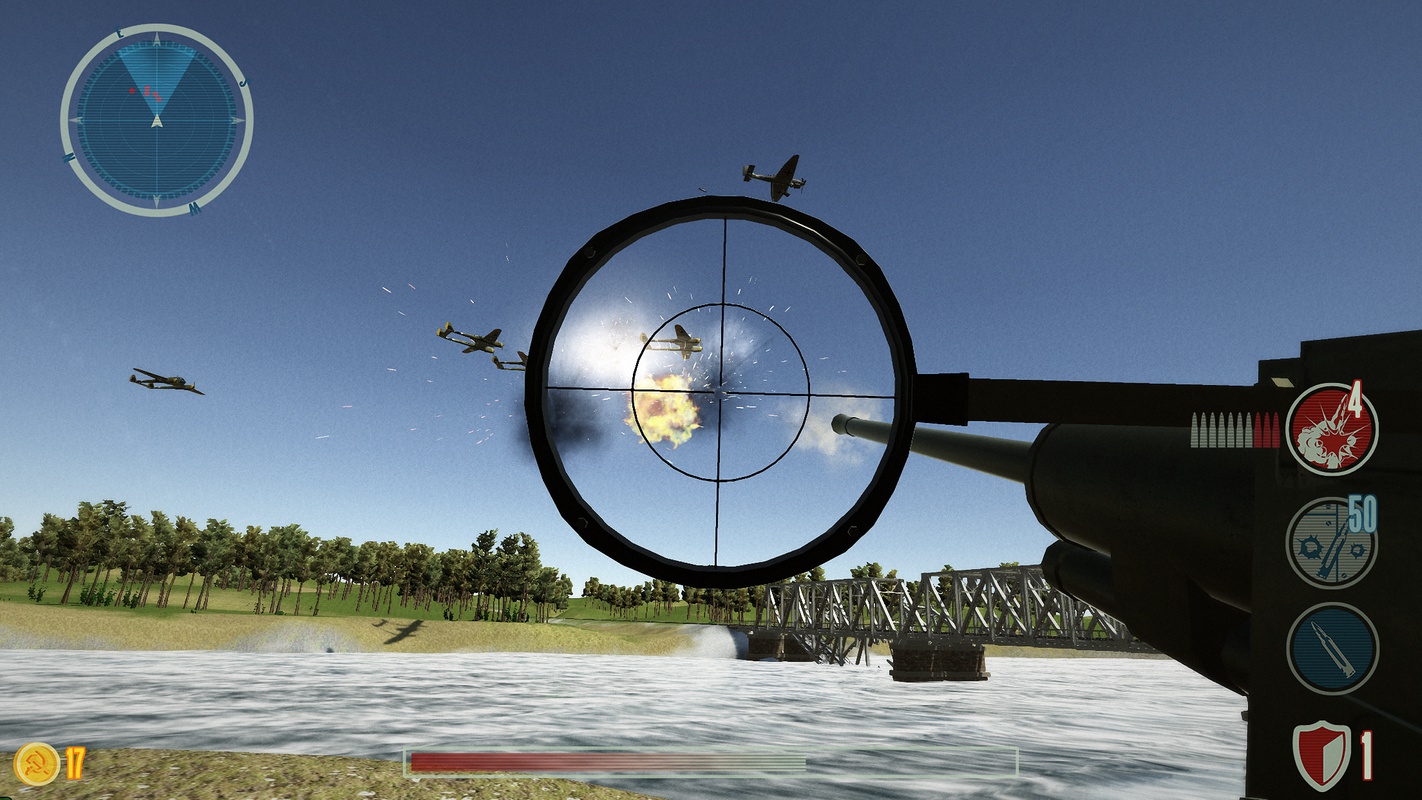Viewport: 1422px width, 800px height.
Task: Activate the red shield icon
Action: click(x=1321, y=755)
